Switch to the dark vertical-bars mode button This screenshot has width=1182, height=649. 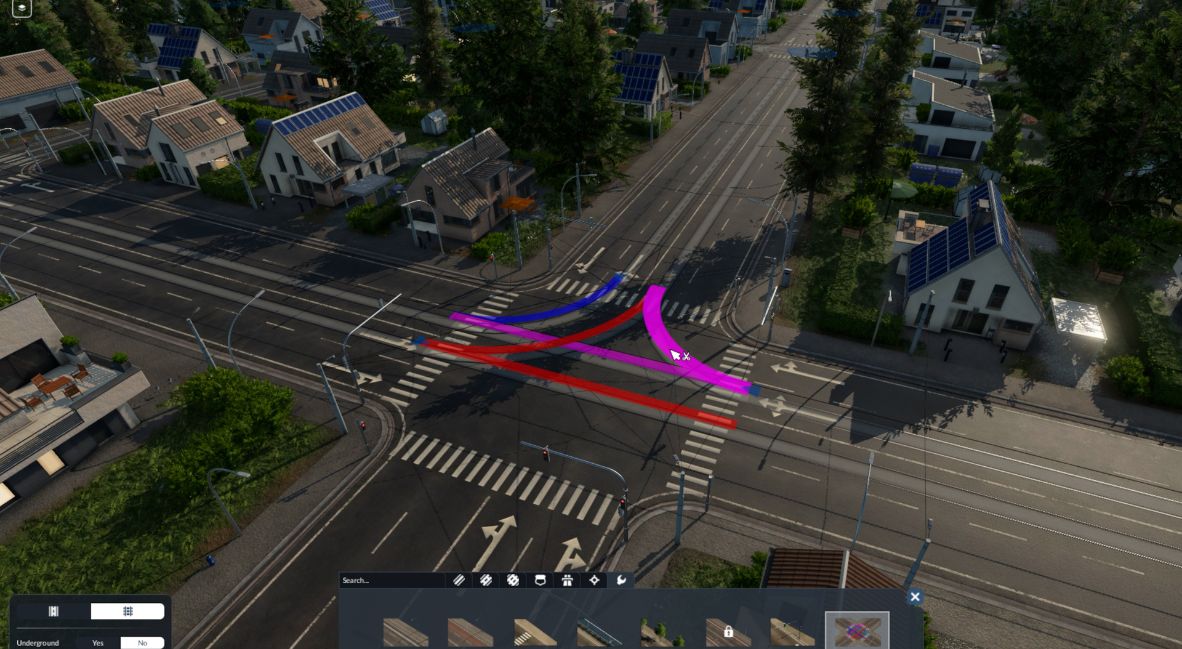[x=54, y=611]
